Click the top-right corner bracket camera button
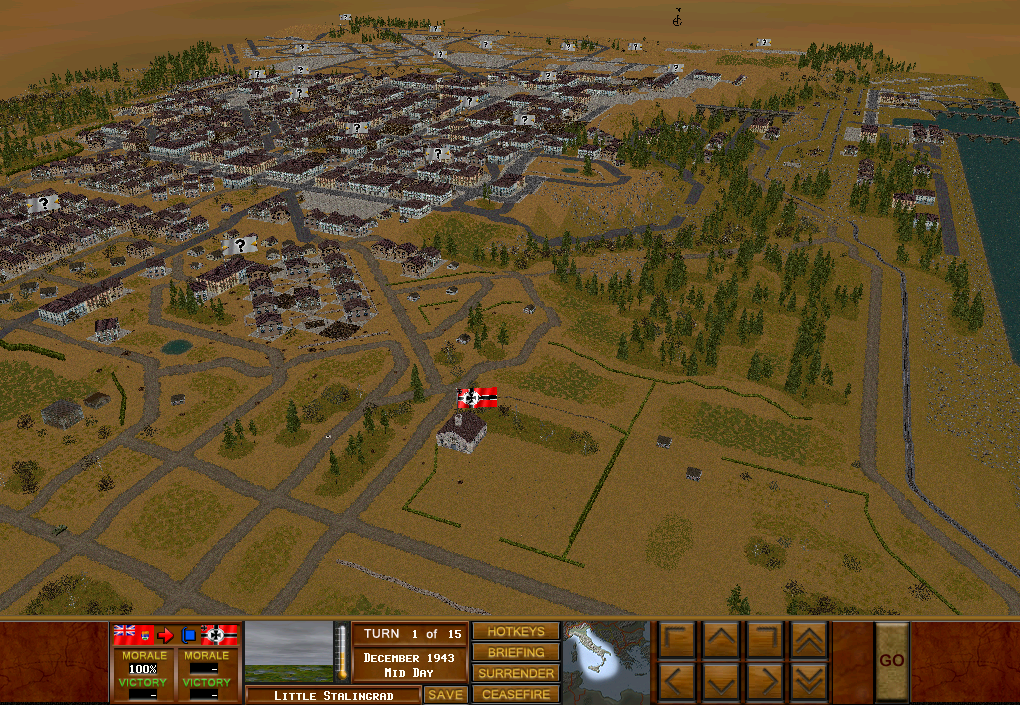 [765, 639]
